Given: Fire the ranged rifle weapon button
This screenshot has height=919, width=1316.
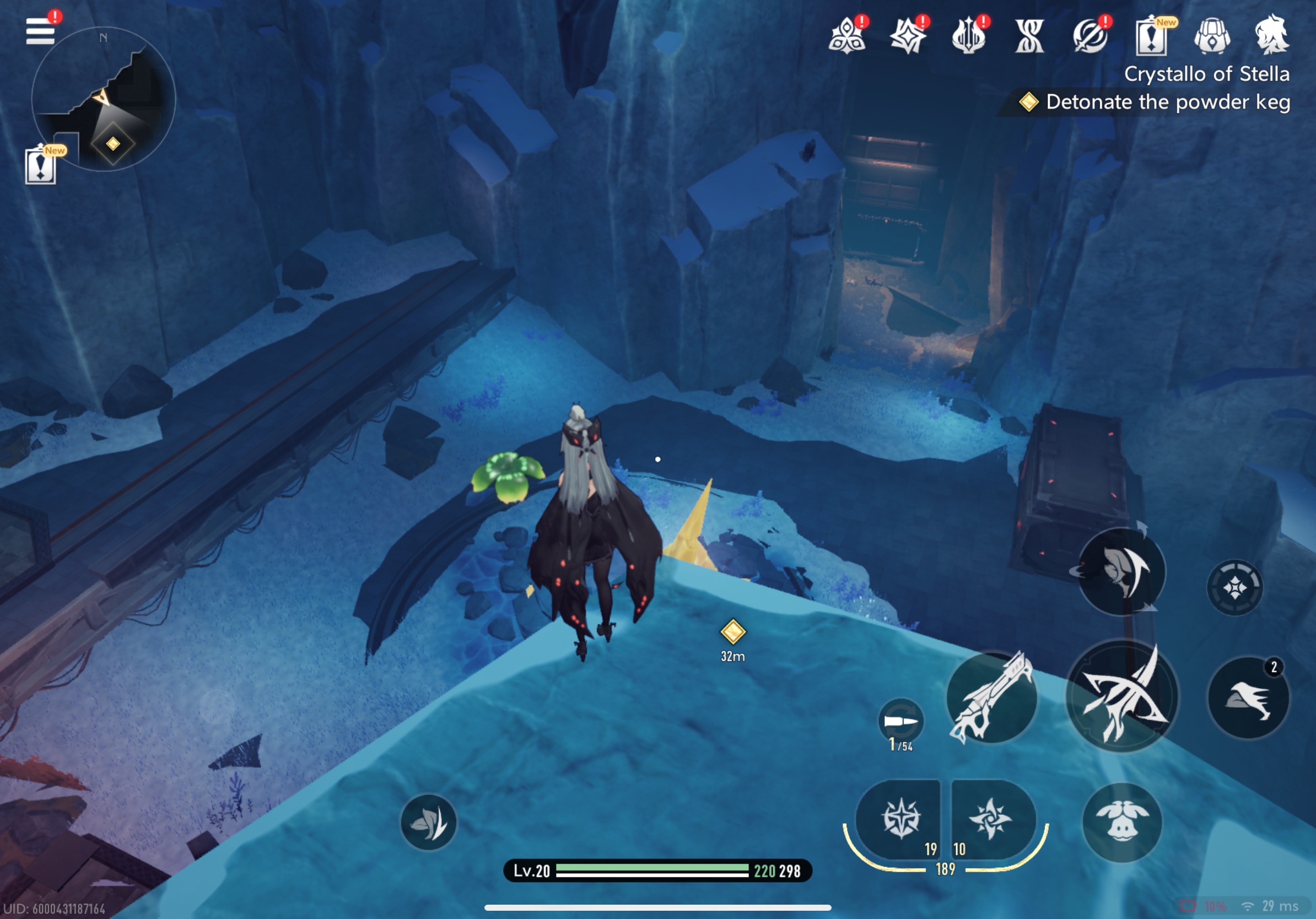Looking at the screenshot, I should coord(991,698).
